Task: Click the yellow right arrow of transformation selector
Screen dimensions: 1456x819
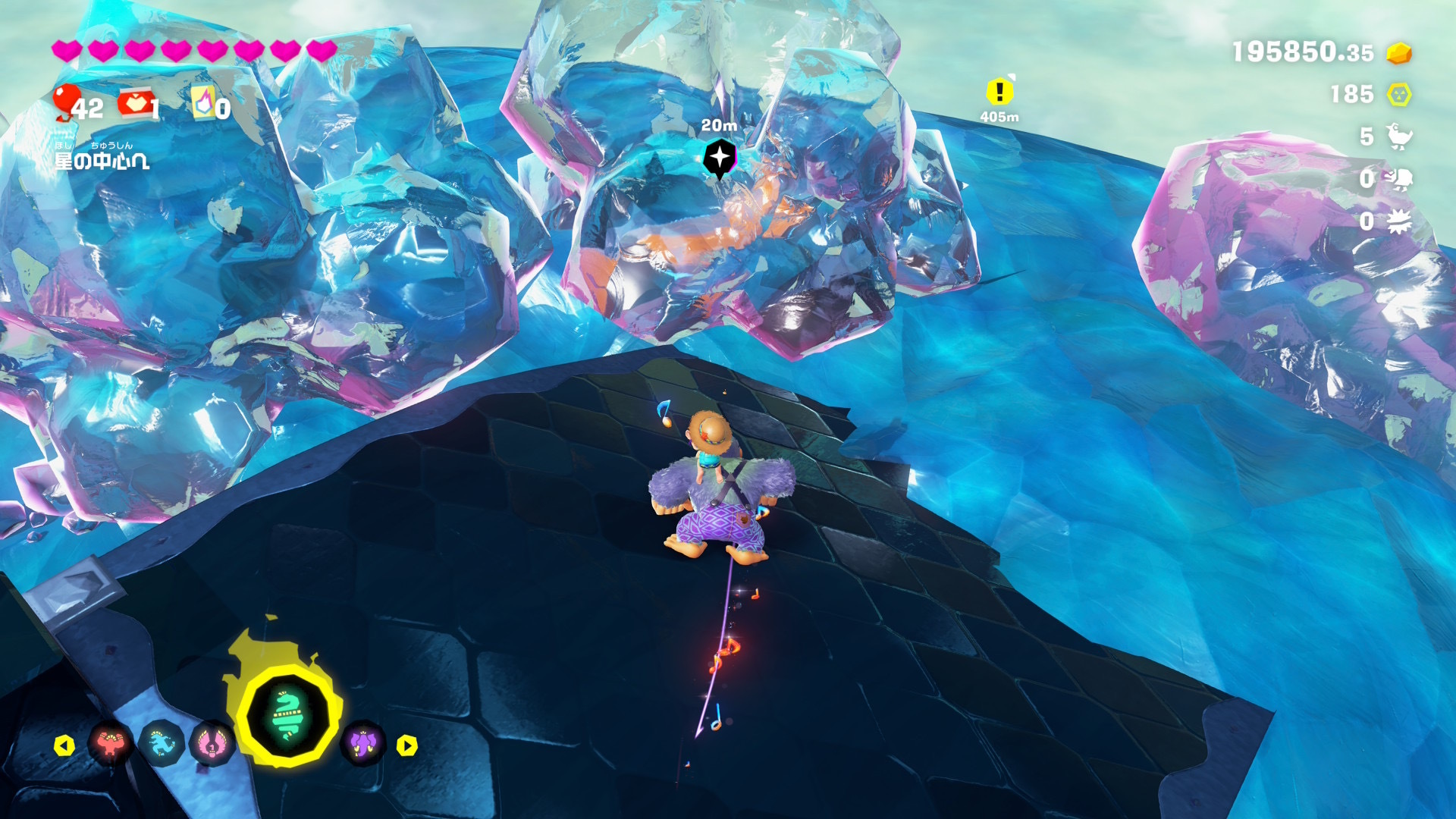Action: tap(407, 745)
